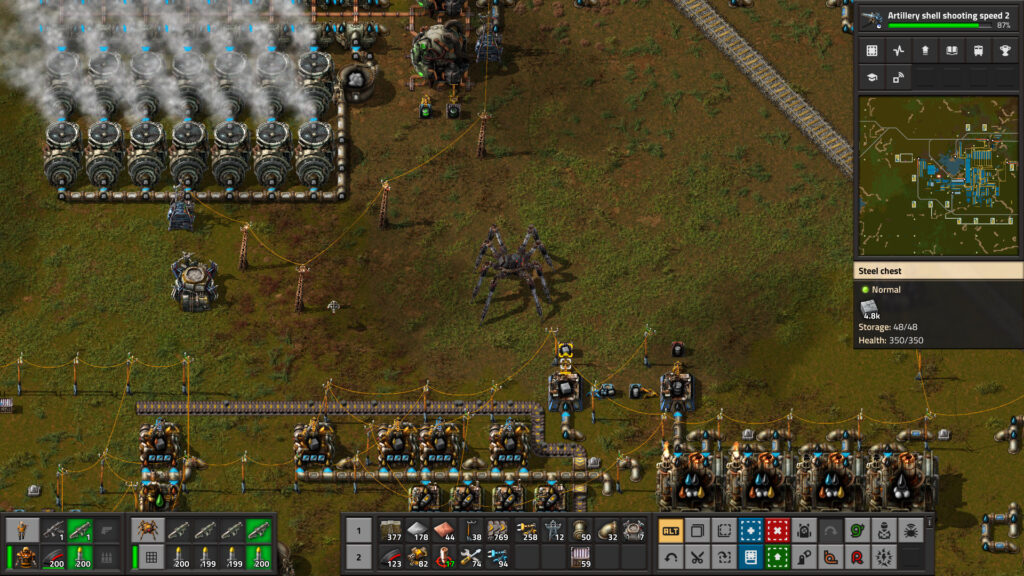Show the achievements trophy button
This screenshot has height=576, width=1024.
click(1003, 51)
